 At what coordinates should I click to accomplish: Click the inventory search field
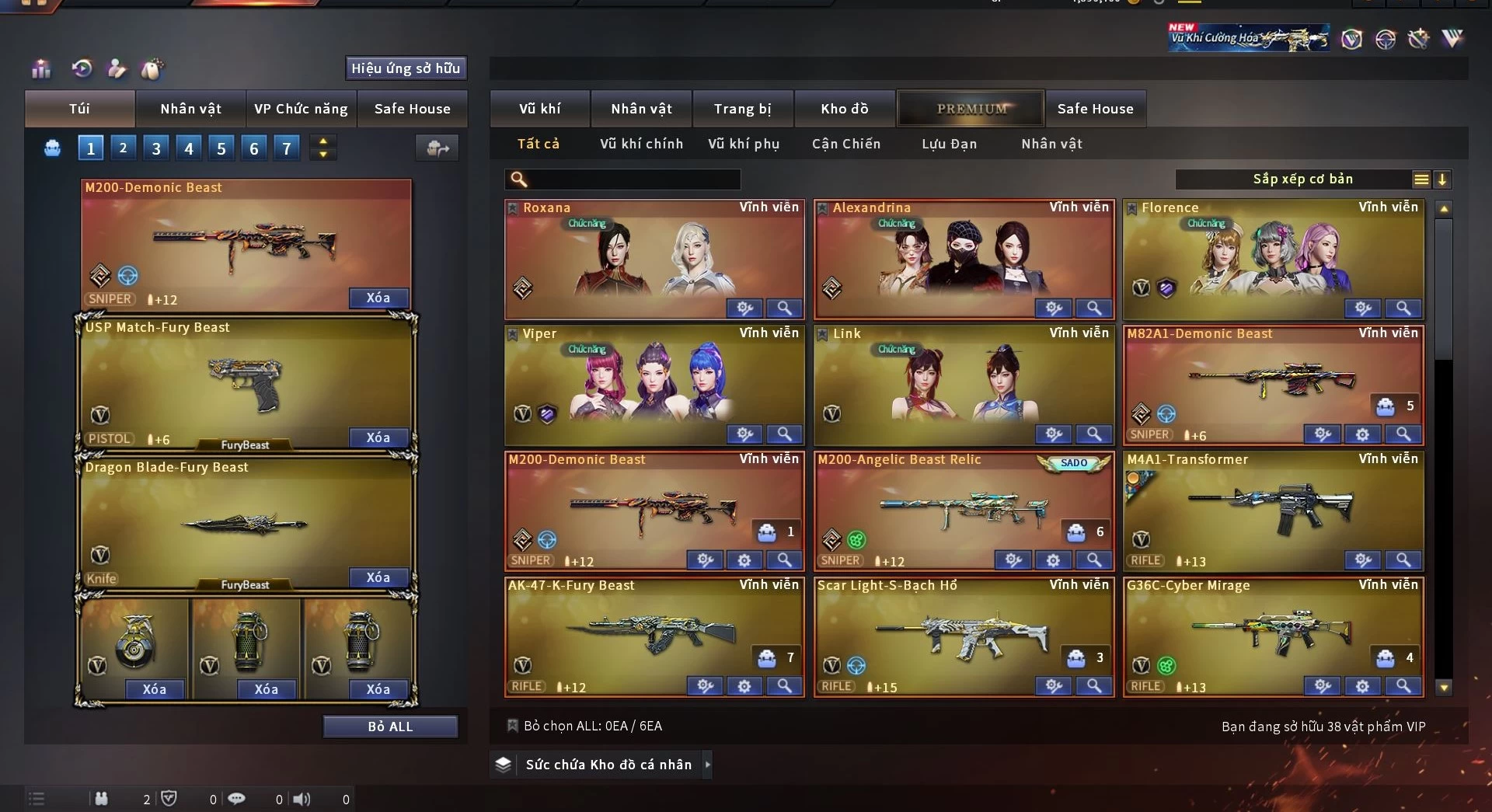click(x=629, y=180)
